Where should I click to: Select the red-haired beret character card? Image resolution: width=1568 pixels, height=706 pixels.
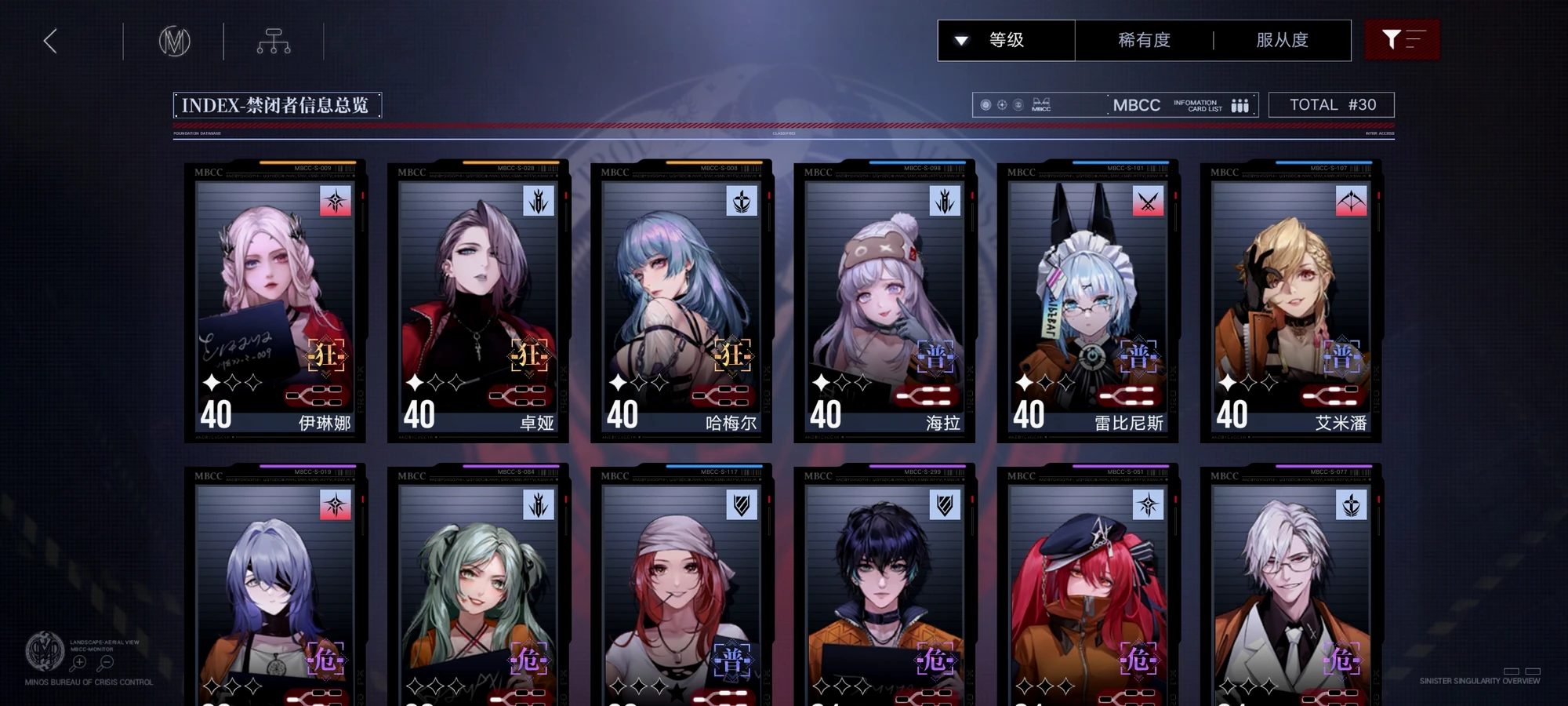click(1087, 588)
